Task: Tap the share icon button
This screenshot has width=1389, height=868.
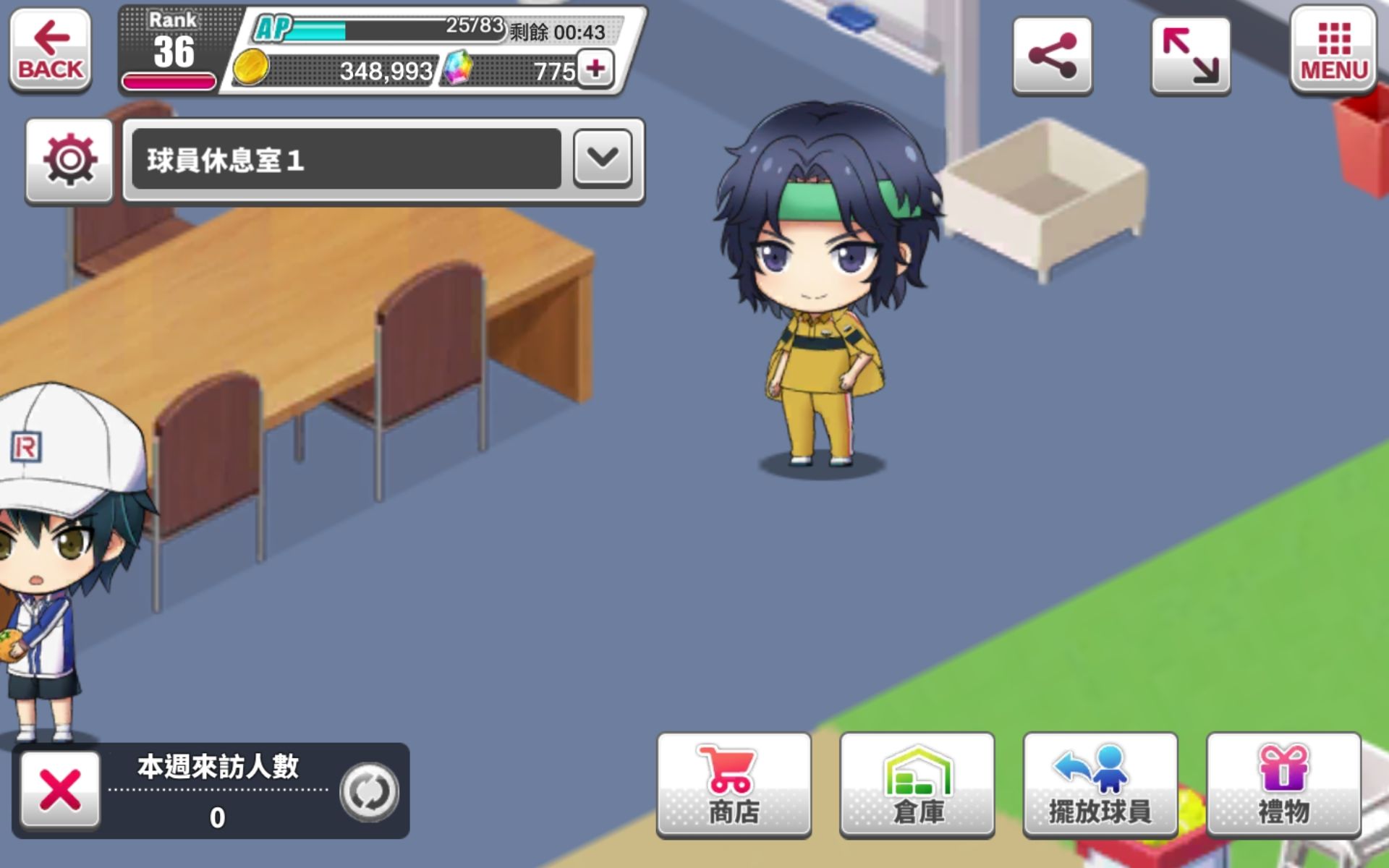Action: tap(1052, 56)
